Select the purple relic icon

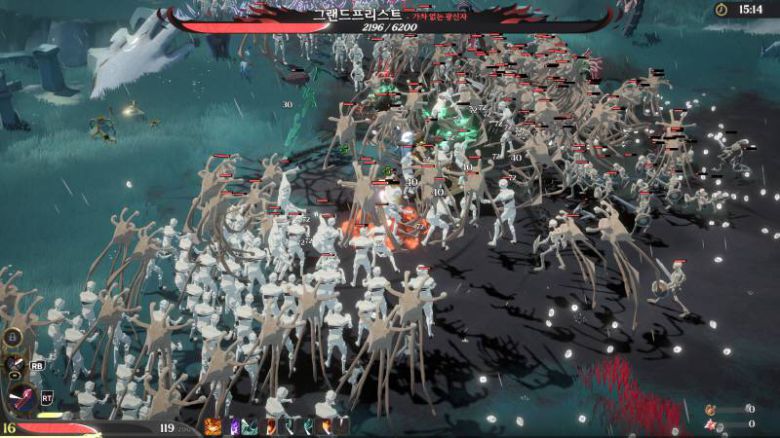[x=235, y=427]
